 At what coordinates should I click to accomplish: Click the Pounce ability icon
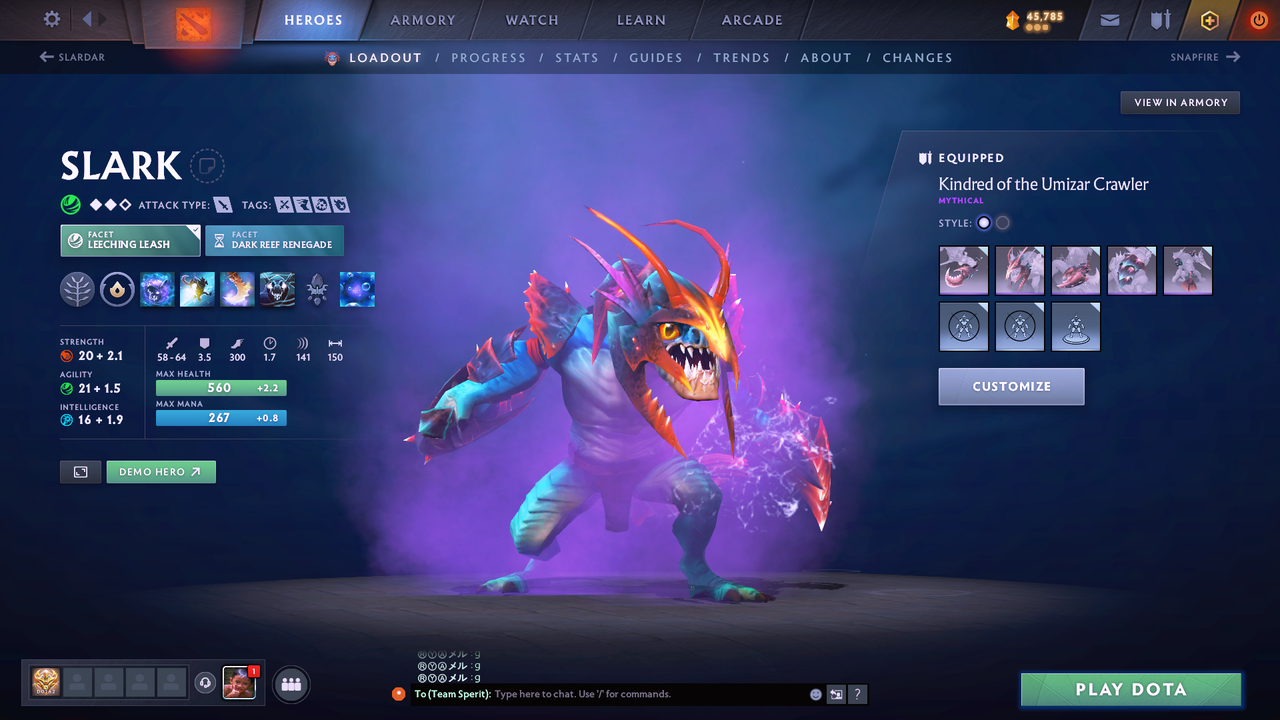[197, 289]
